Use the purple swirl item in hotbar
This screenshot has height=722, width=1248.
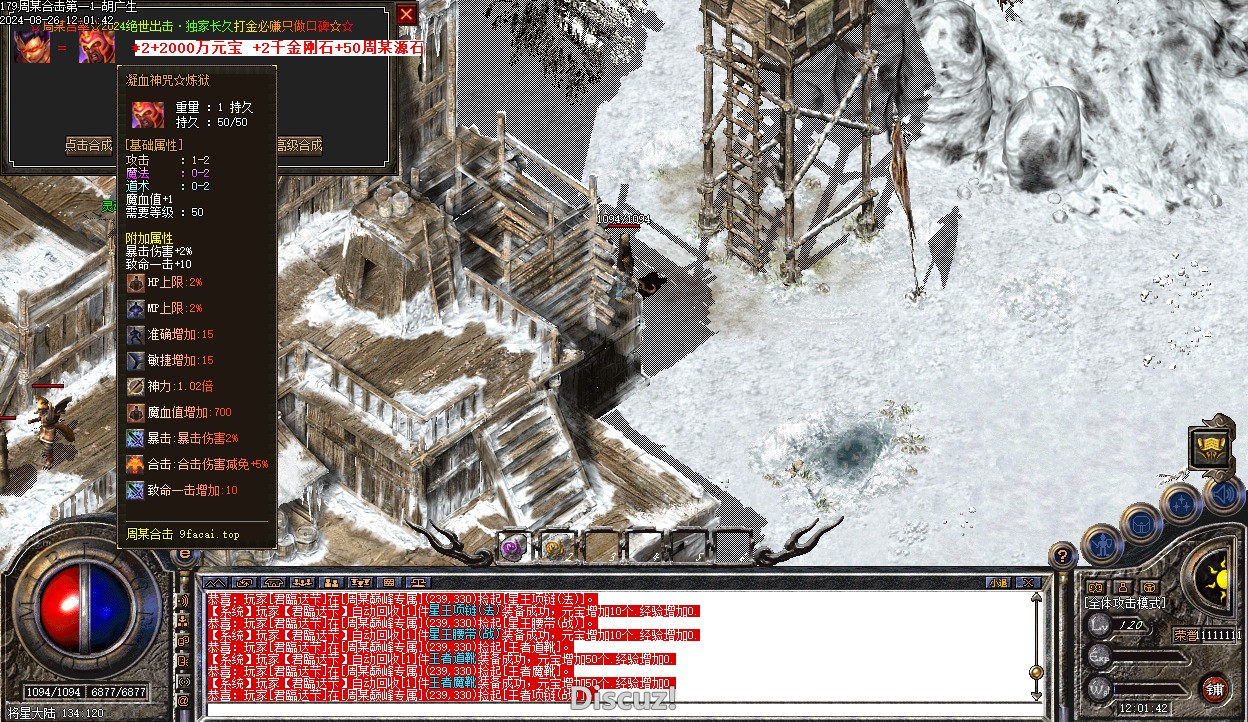tap(514, 547)
